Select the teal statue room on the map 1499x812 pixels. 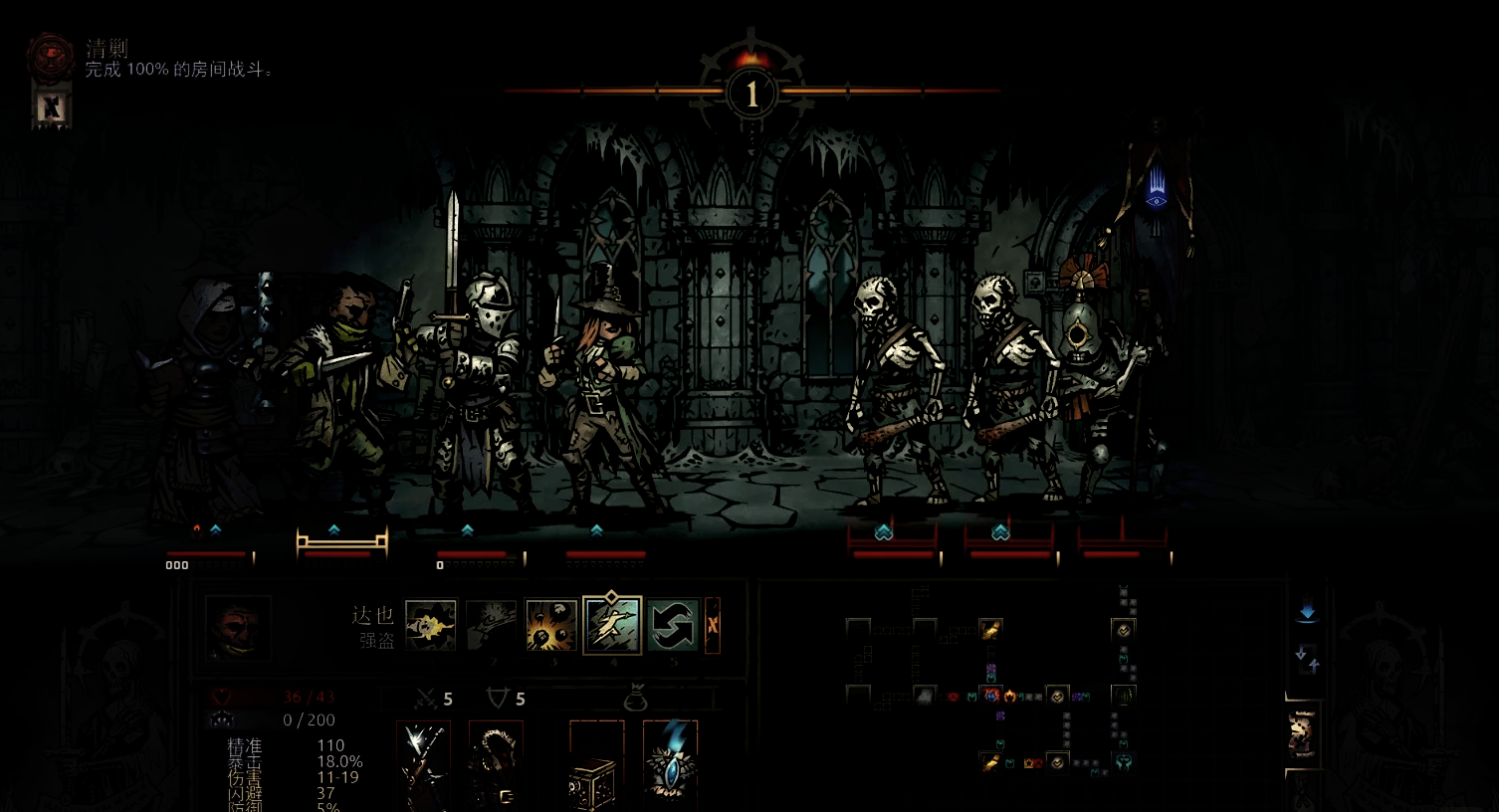tap(1123, 761)
